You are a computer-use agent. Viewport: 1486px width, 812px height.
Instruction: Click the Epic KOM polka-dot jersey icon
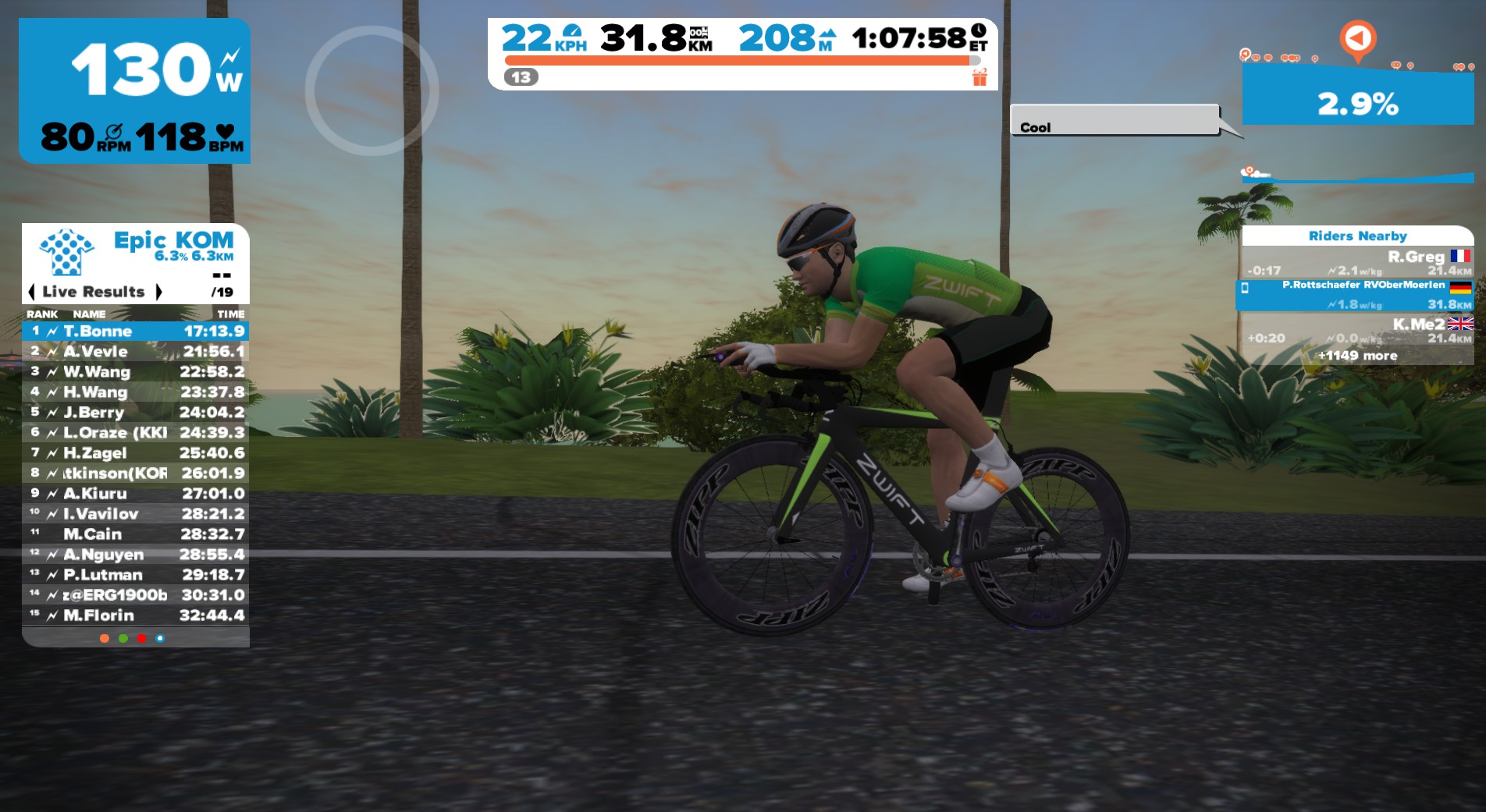(x=67, y=251)
